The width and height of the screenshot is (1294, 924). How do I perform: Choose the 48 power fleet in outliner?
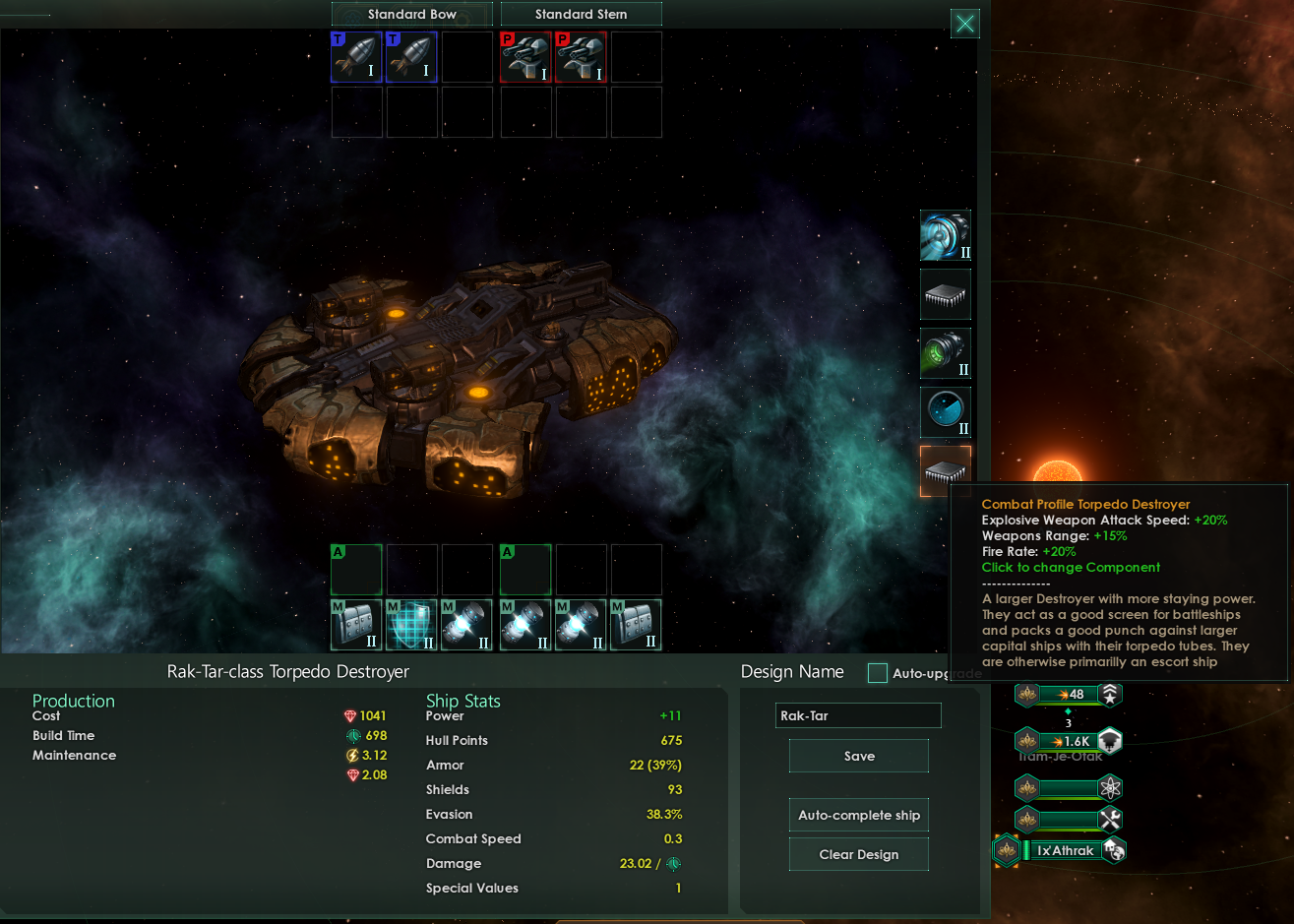pos(1070,695)
